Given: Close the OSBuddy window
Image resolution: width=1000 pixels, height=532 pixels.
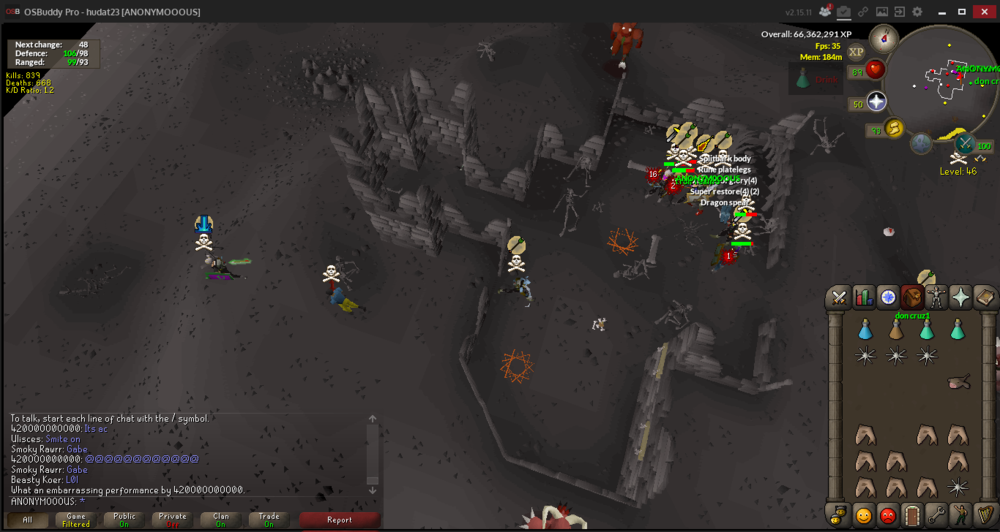Looking at the screenshot, I should [984, 11].
